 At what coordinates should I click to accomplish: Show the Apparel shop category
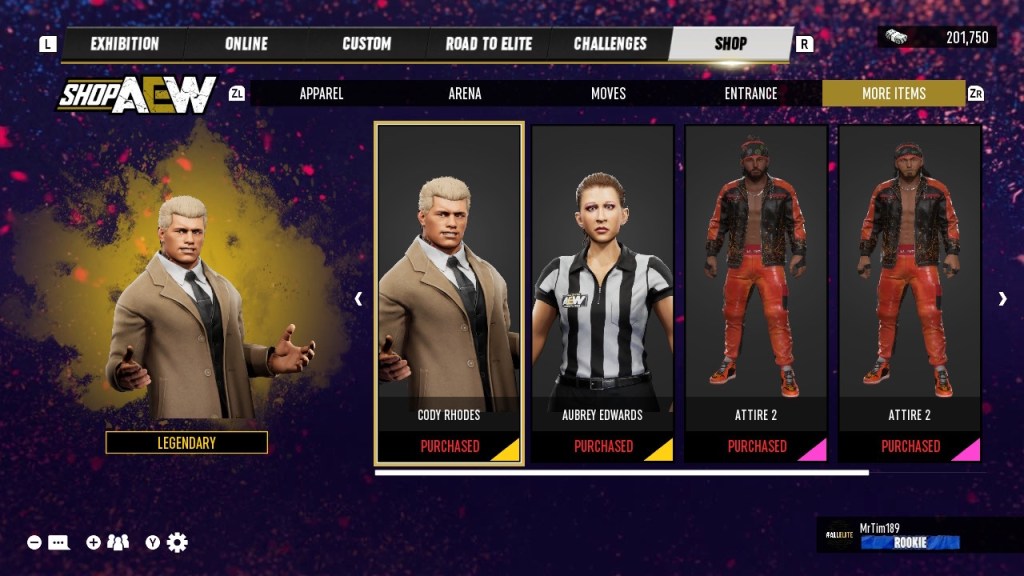(x=322, y=93)
